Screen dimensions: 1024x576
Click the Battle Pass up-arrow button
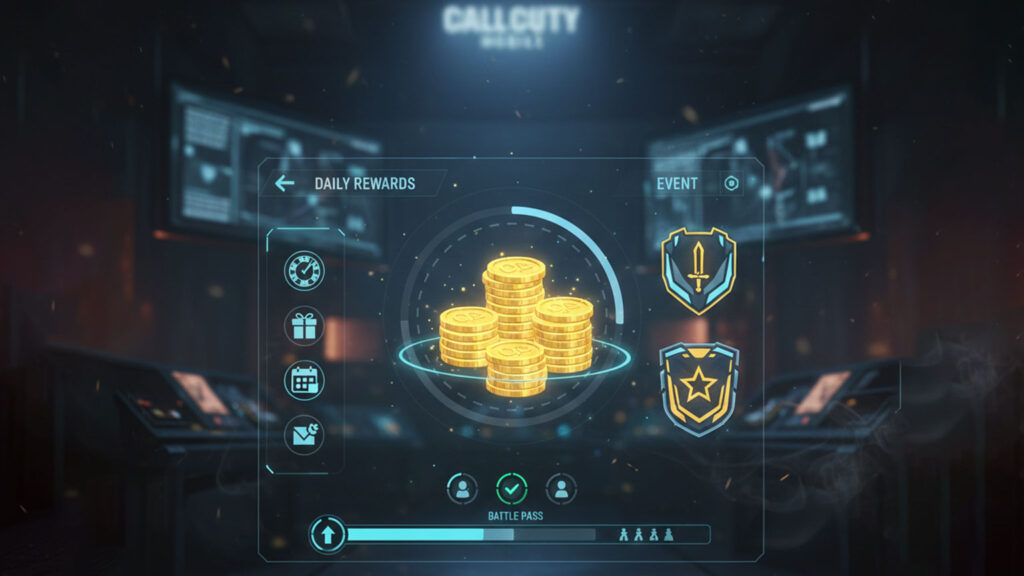point(327,533)
